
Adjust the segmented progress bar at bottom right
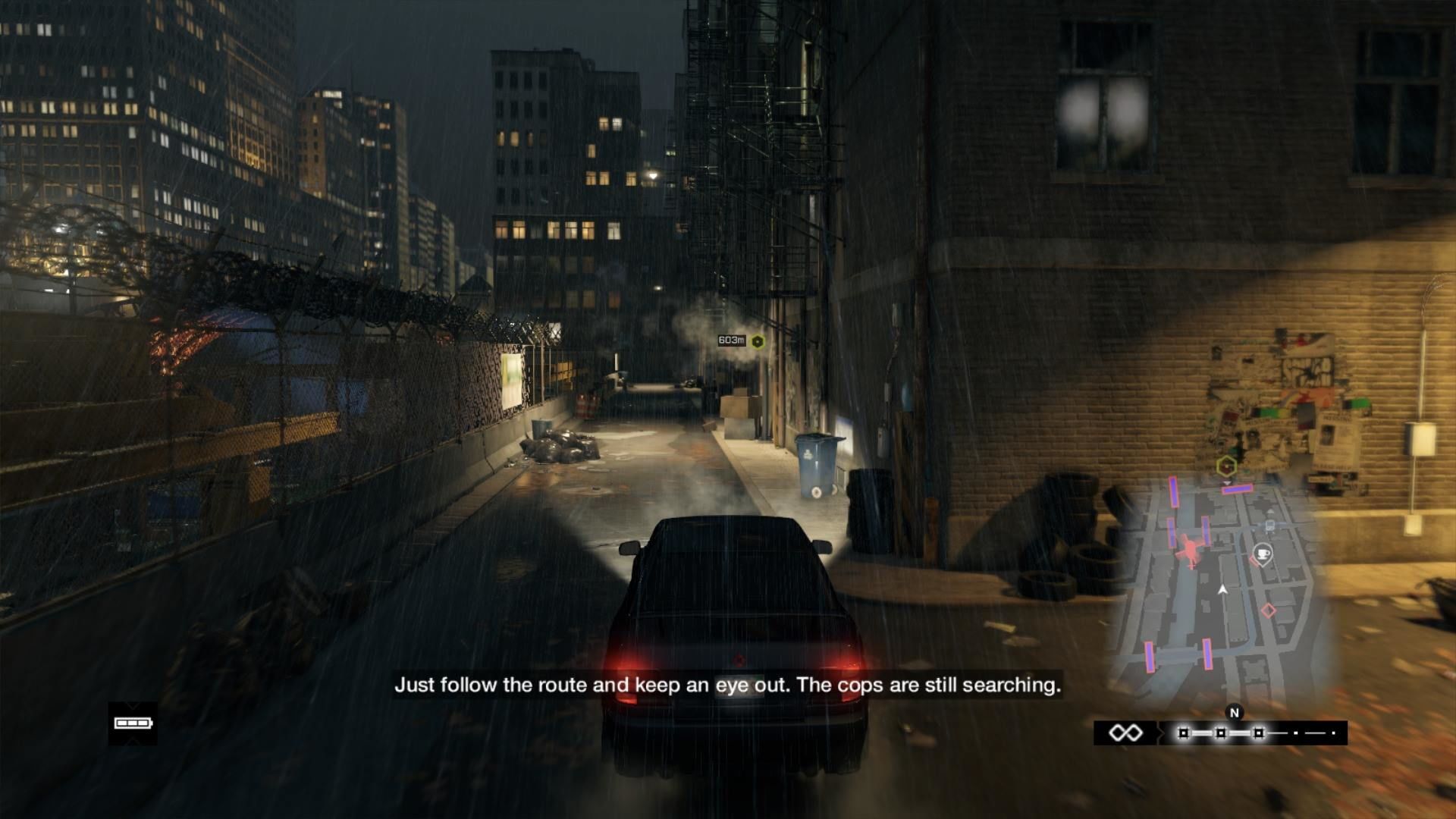(x=1251, y=731)
